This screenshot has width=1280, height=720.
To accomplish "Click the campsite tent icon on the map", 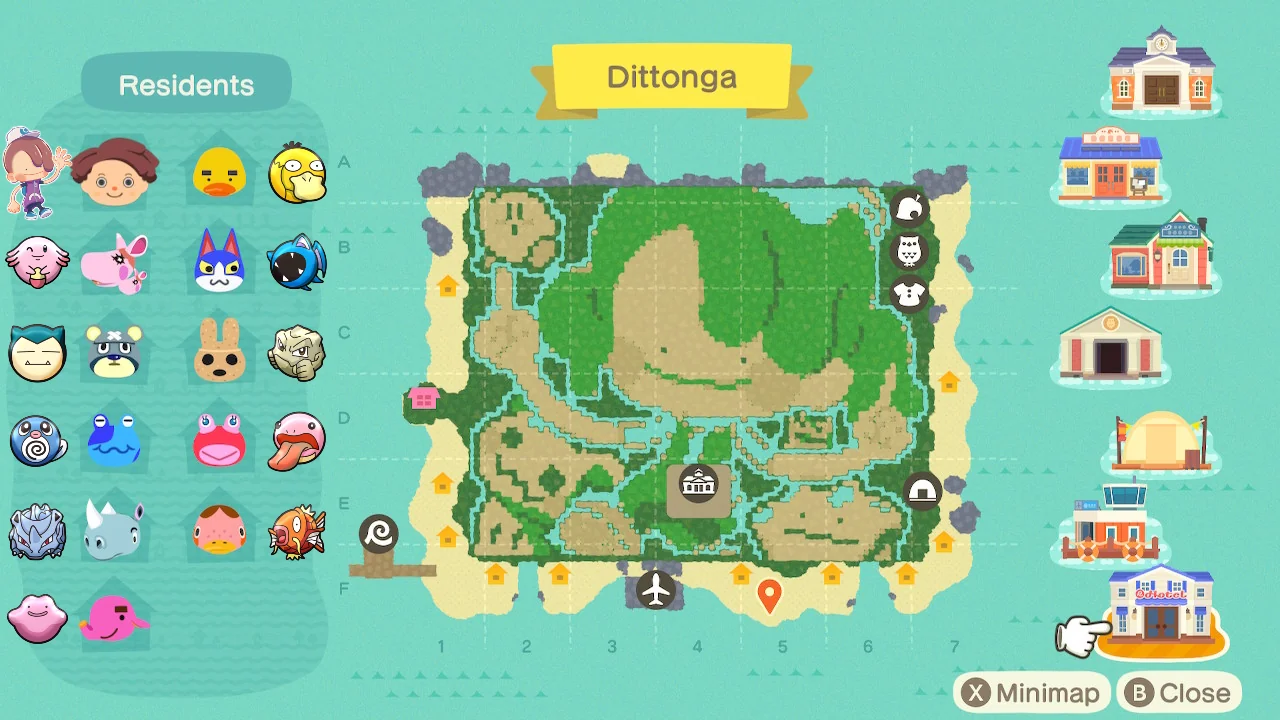I will click(924, 490).
